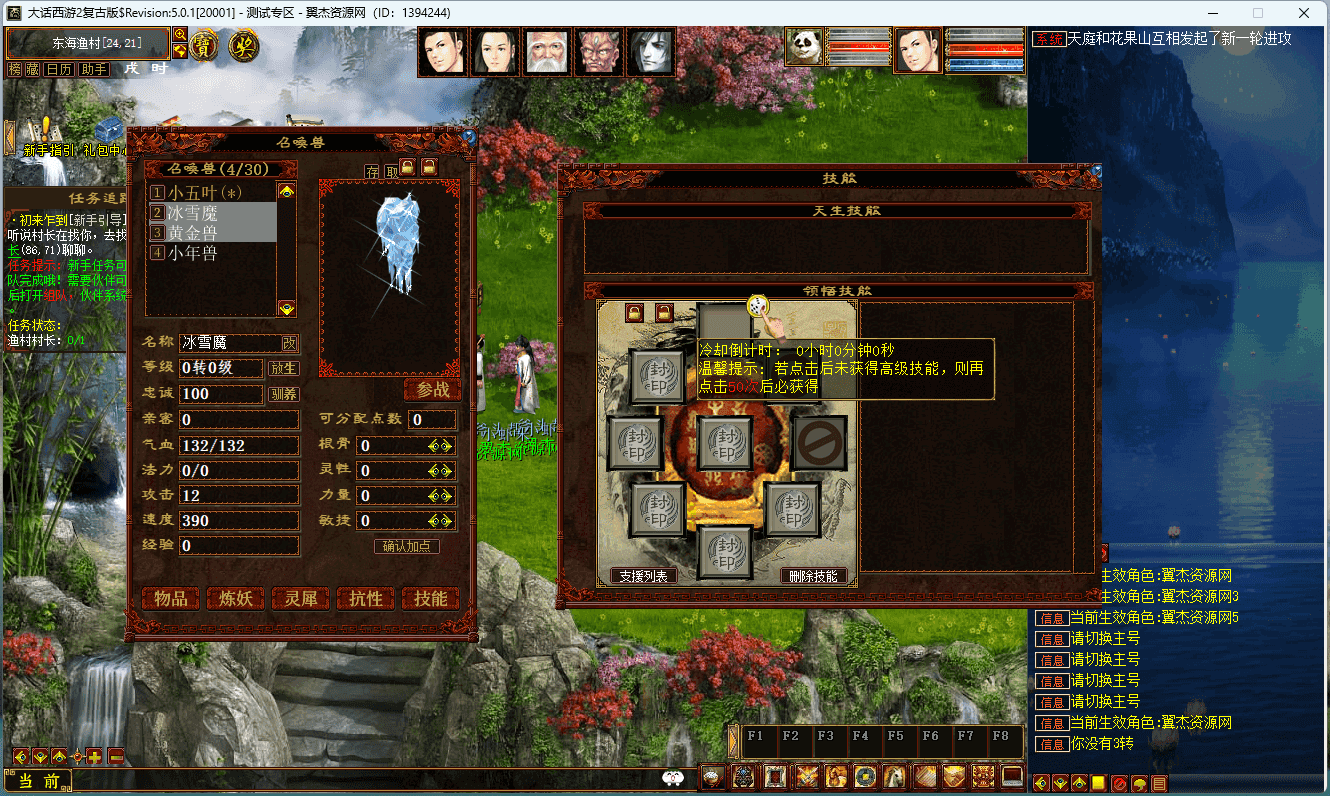
Task: Click the 奖 reward icon
Action: 243,45
